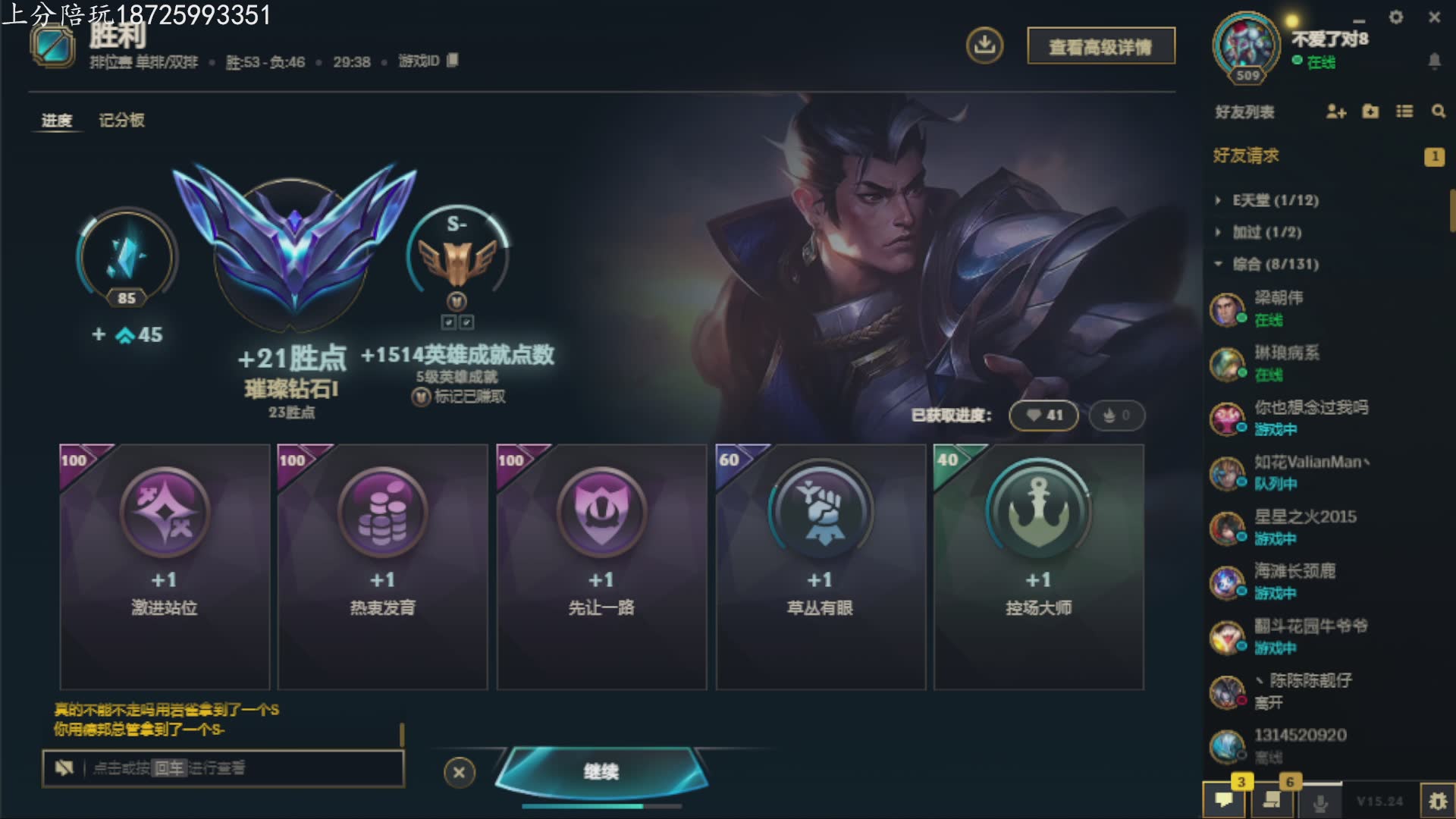This screenshot has height=819, width=1456.
Task: Click the chat input field
Action: click(243, 768)
